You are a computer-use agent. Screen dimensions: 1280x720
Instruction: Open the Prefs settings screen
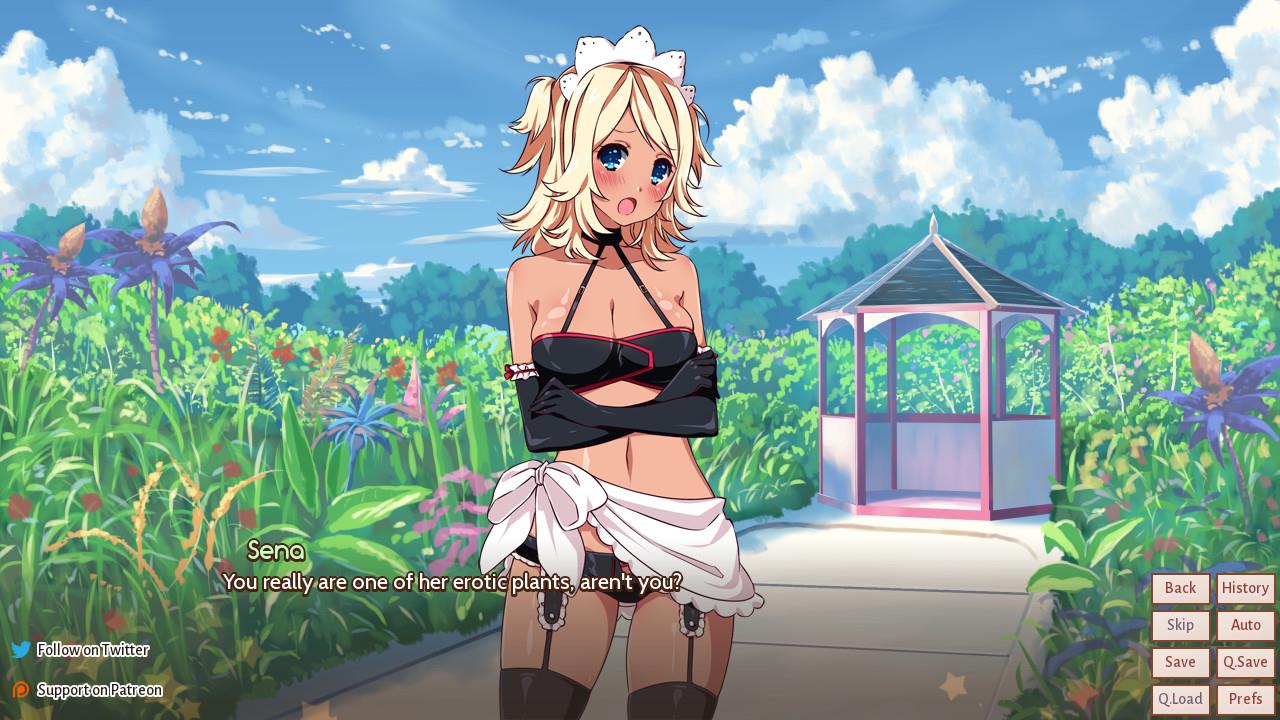(1245, 698)
